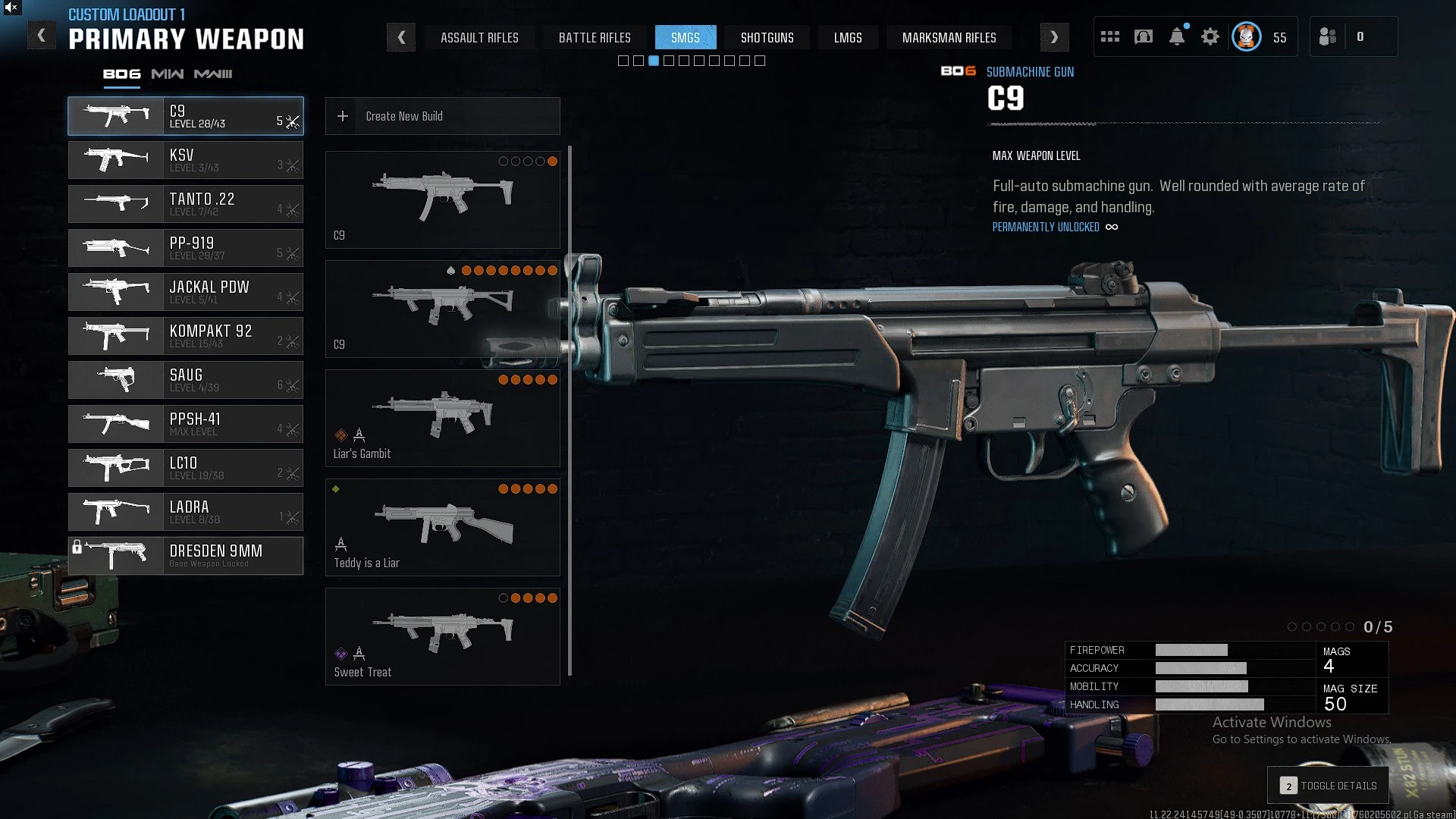
Task: Toggle Details for weapon stats
Action: [x=1329, y=786]
